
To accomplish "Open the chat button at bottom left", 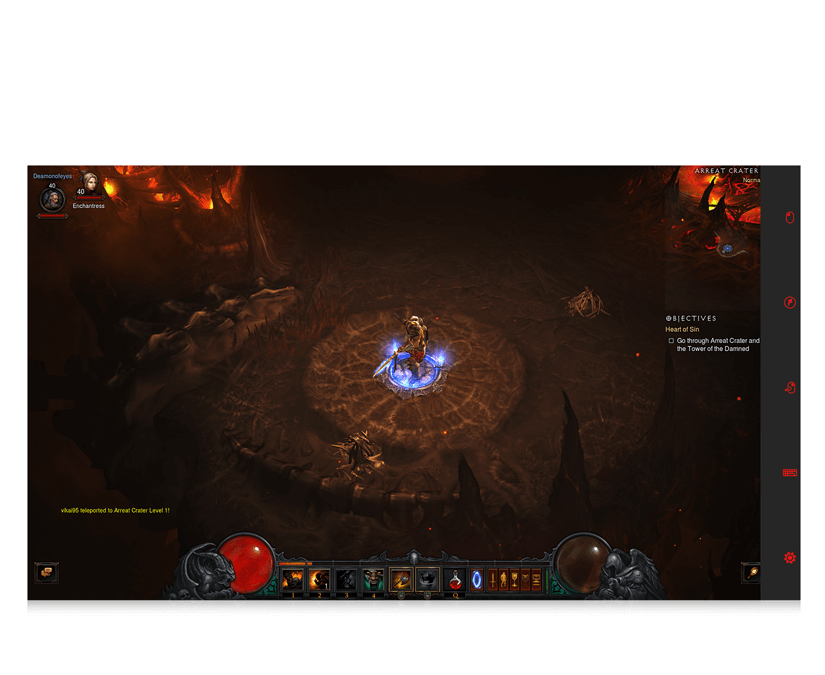I will click(45, 573).
